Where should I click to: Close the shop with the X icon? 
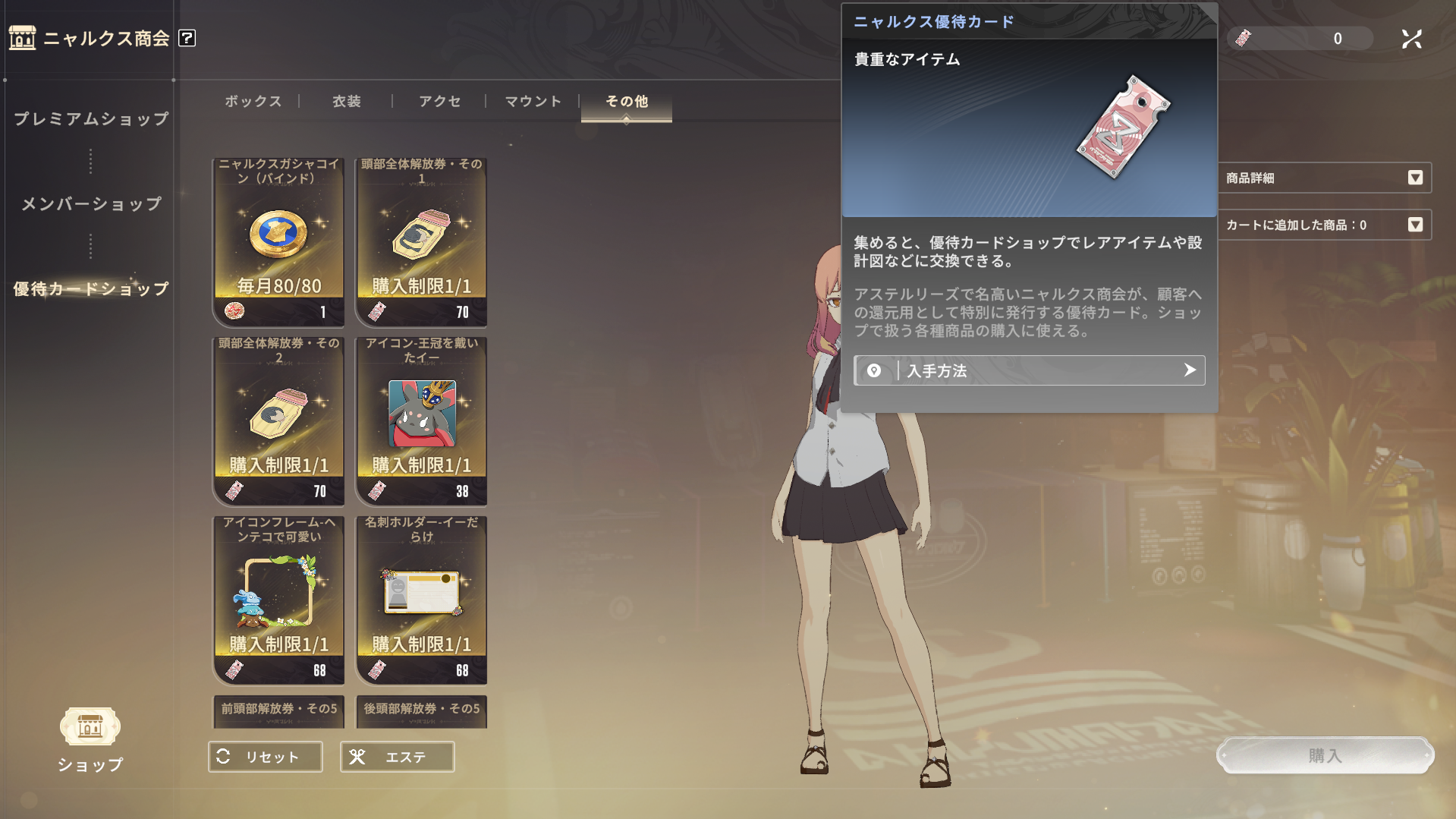coord(1411,39)
